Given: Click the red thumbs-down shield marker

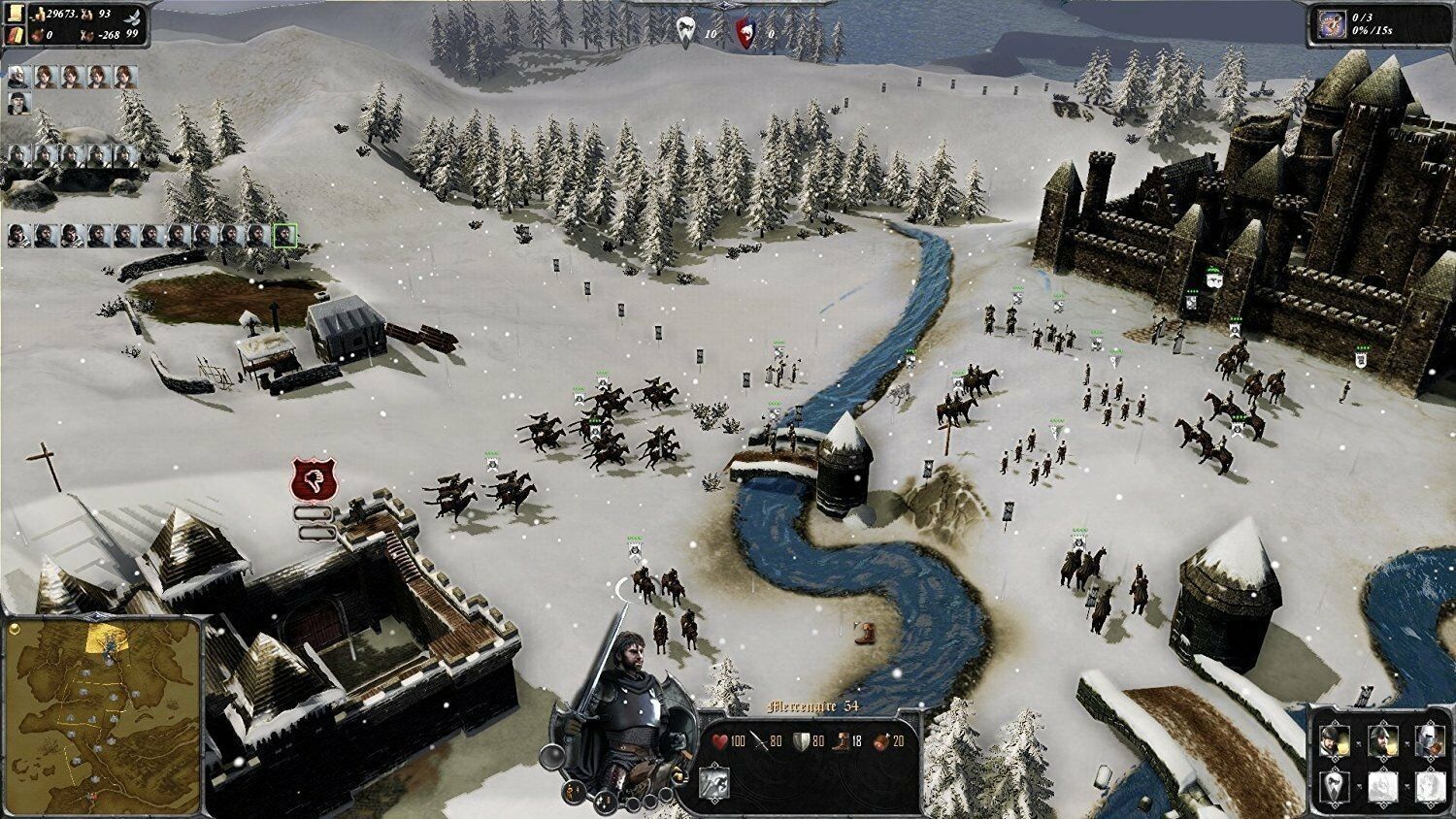Looking at the screenshot, I should pos(313,479).
